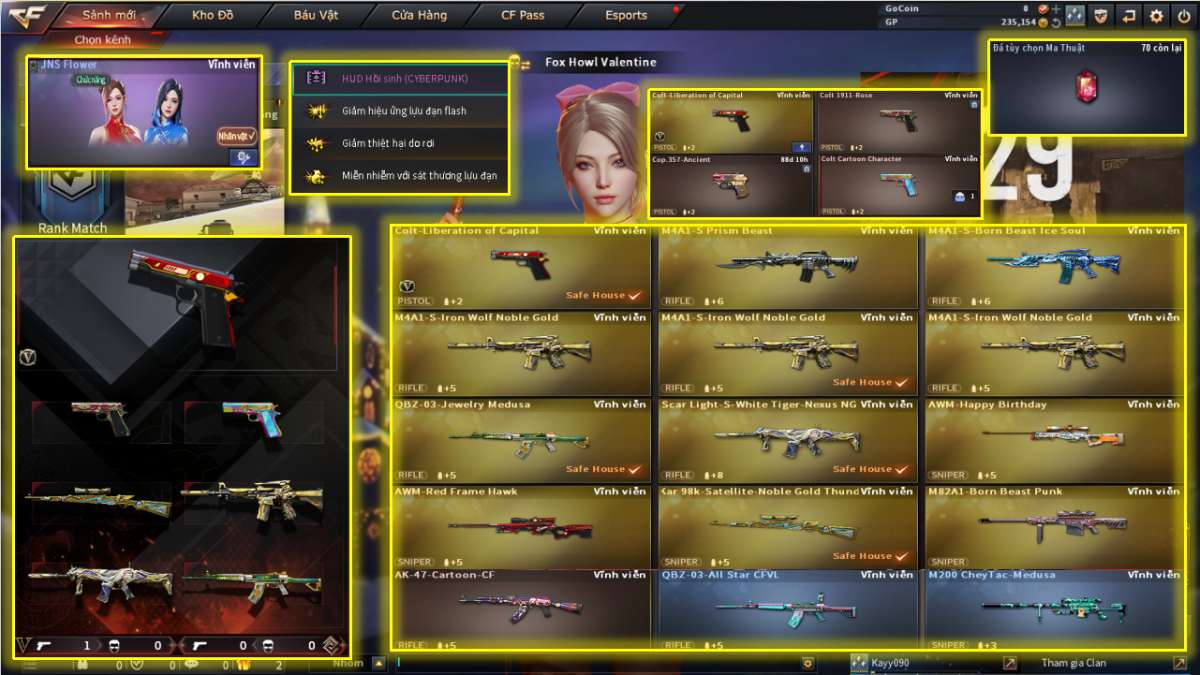Switch to the Báu Vật tab
Screen dimensions: 1200x675
tap(316, 15)
